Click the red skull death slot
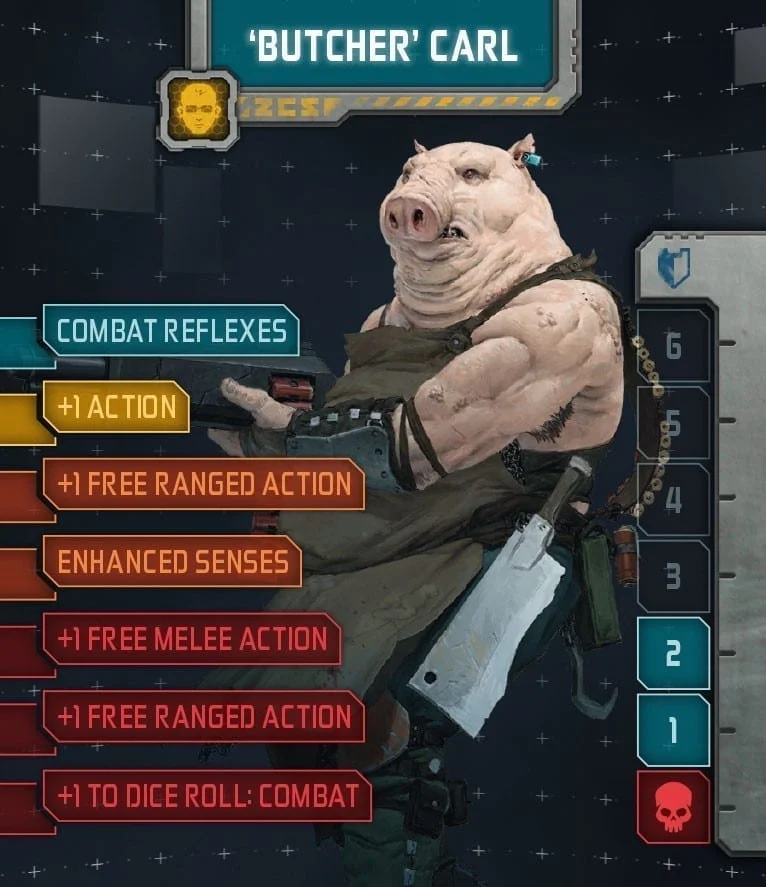 pyautogui.click(x=673, y=807)
